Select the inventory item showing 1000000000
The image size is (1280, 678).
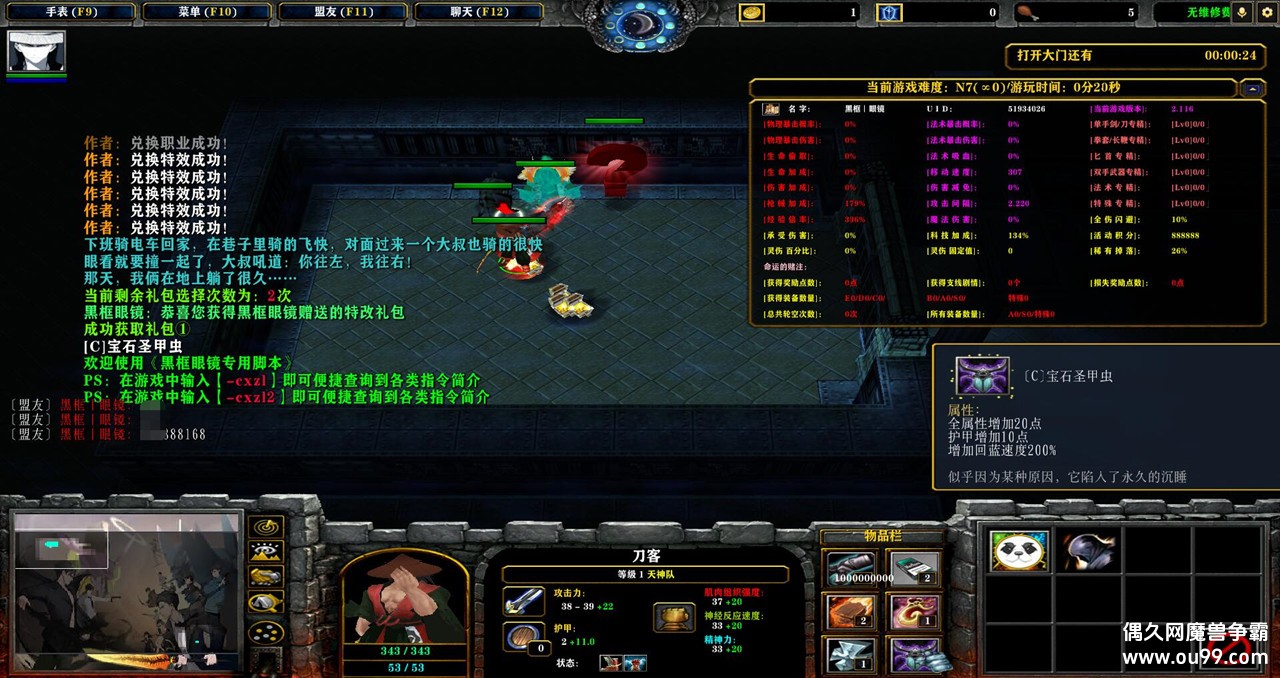(851, 569)
